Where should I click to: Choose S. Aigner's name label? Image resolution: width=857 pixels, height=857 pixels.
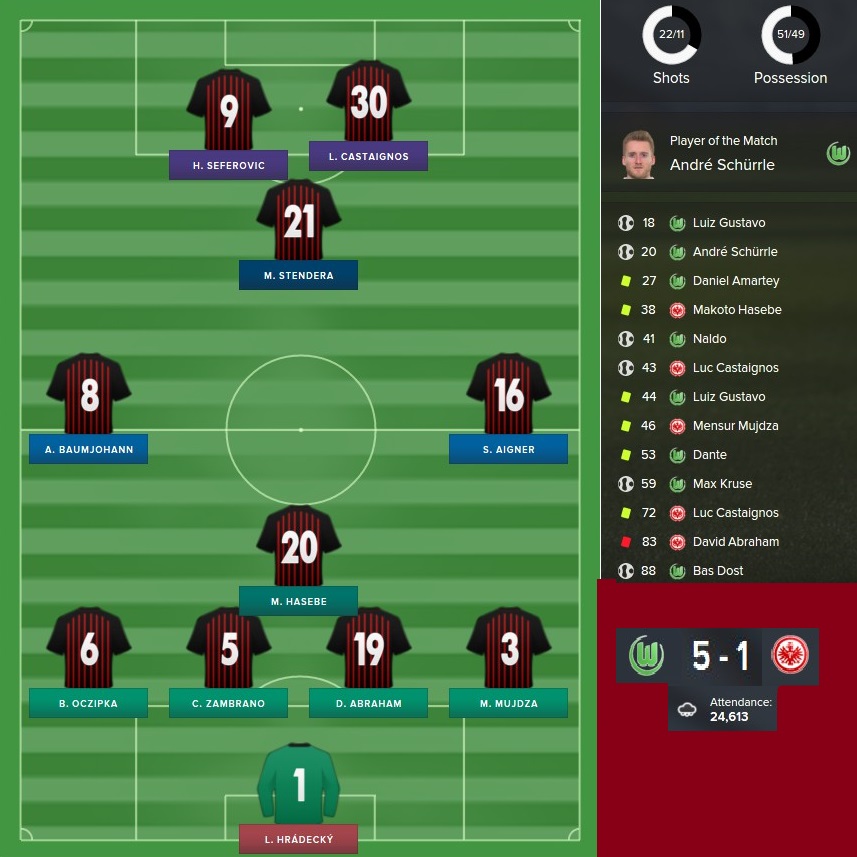click(x=508, y=449)
